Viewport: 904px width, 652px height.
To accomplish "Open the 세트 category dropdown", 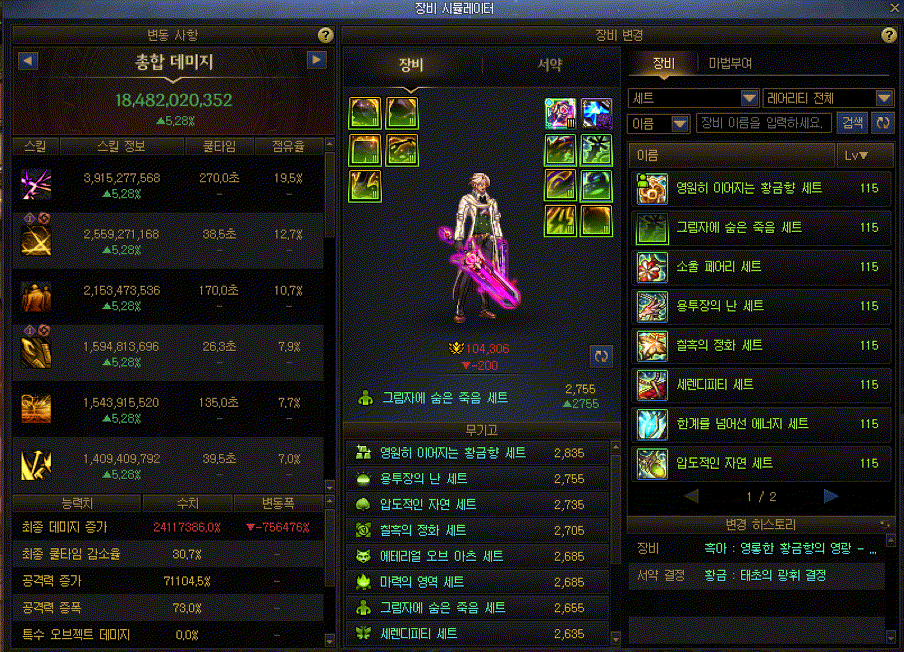I will point(694,98).
